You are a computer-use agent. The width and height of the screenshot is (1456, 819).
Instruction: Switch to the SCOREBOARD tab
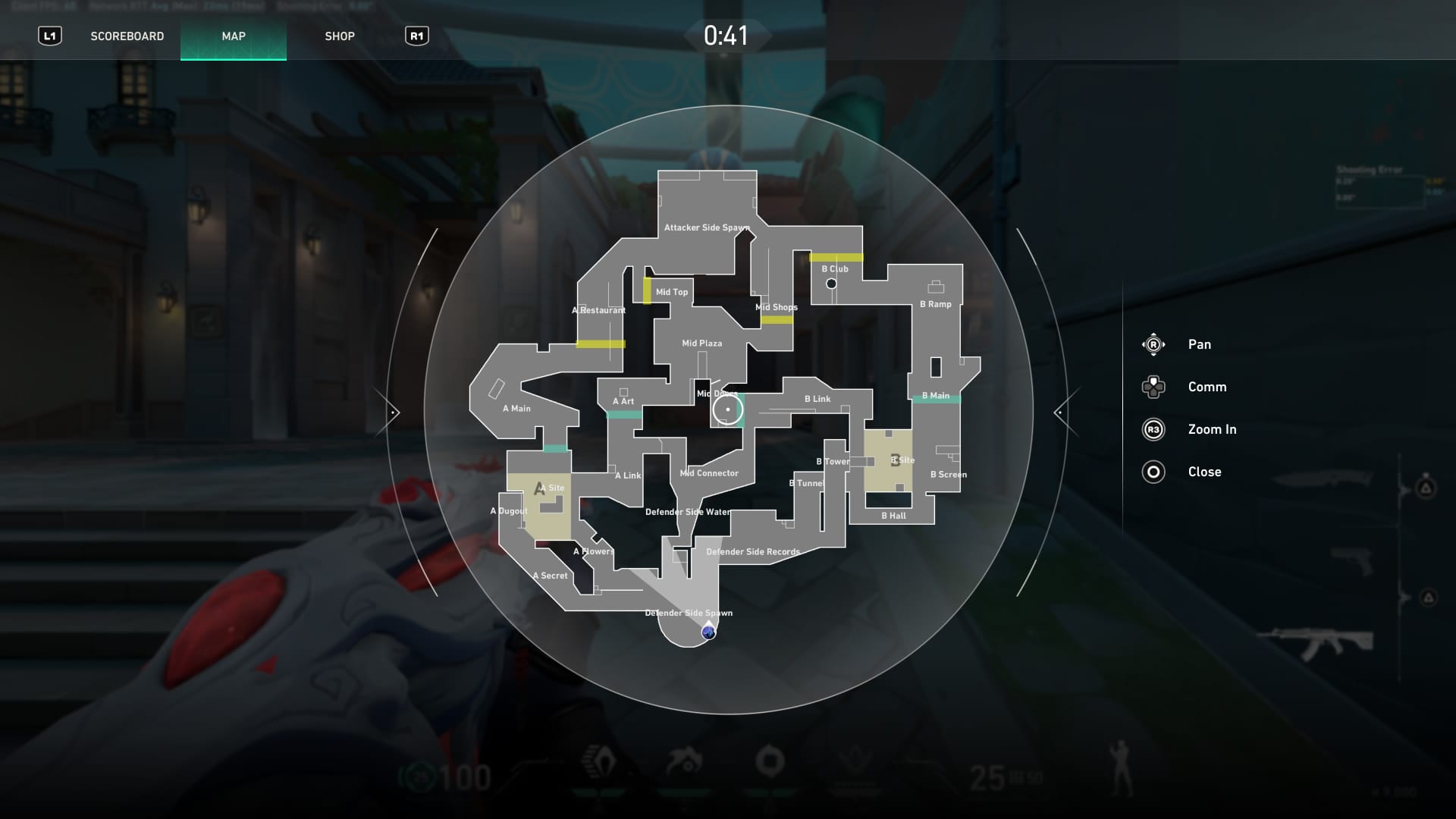point(127,35)
